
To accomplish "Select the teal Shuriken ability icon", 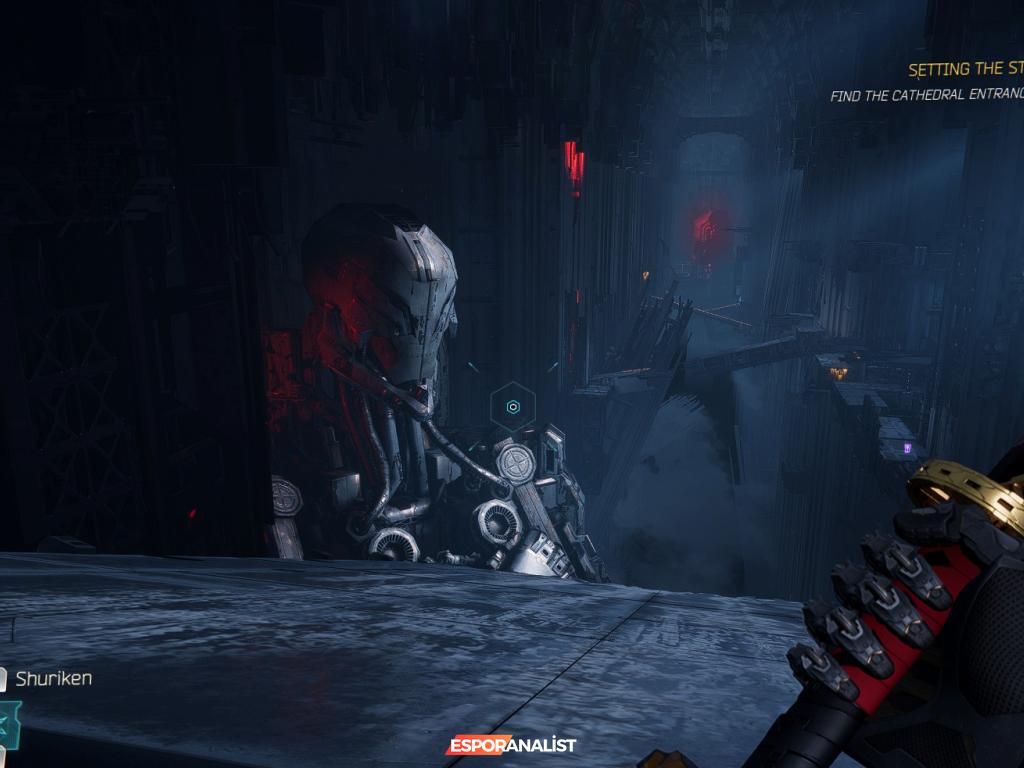I will [x=9, y=721].
